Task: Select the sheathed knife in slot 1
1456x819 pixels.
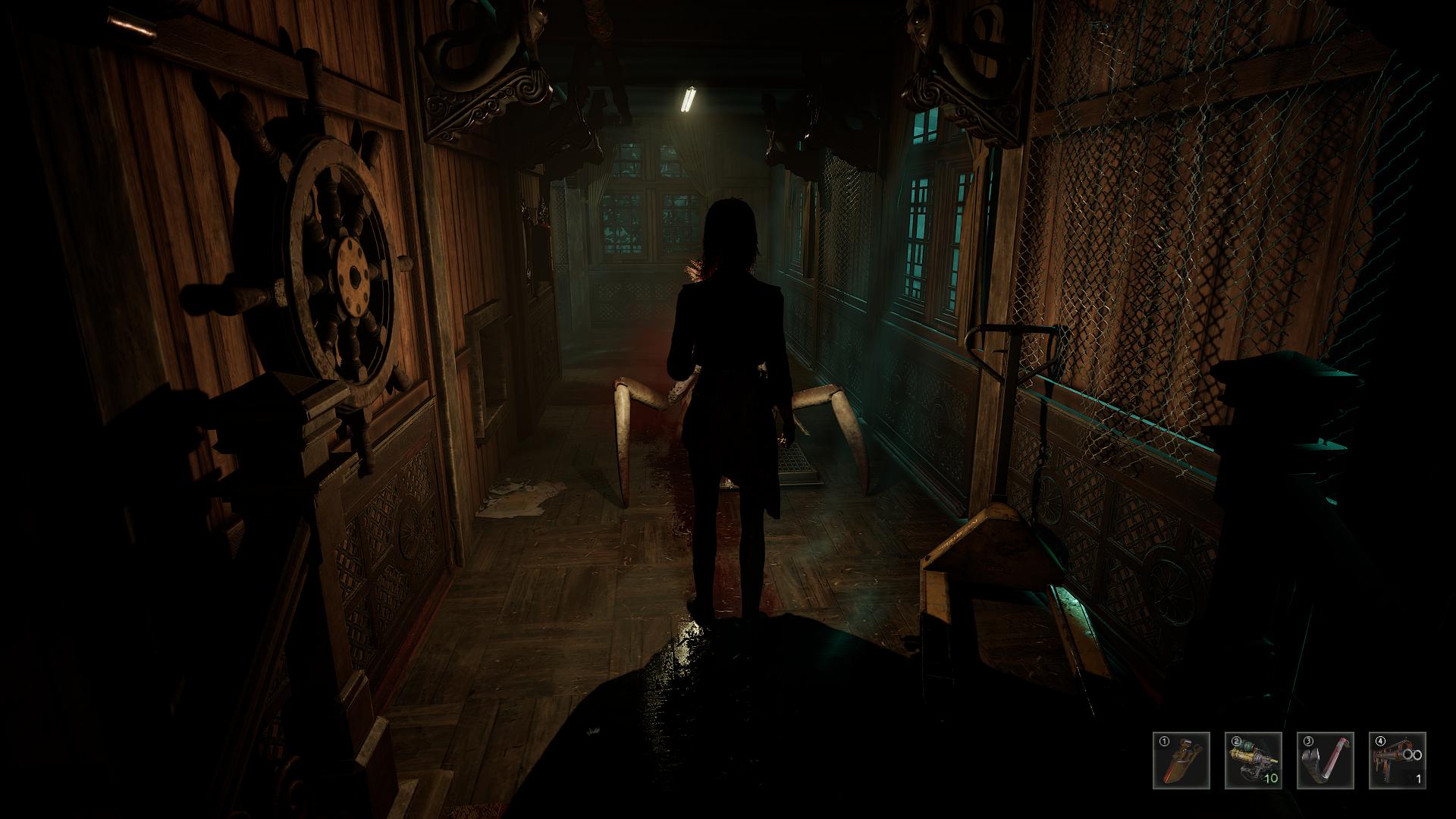Action: [x=1181, y=761]
